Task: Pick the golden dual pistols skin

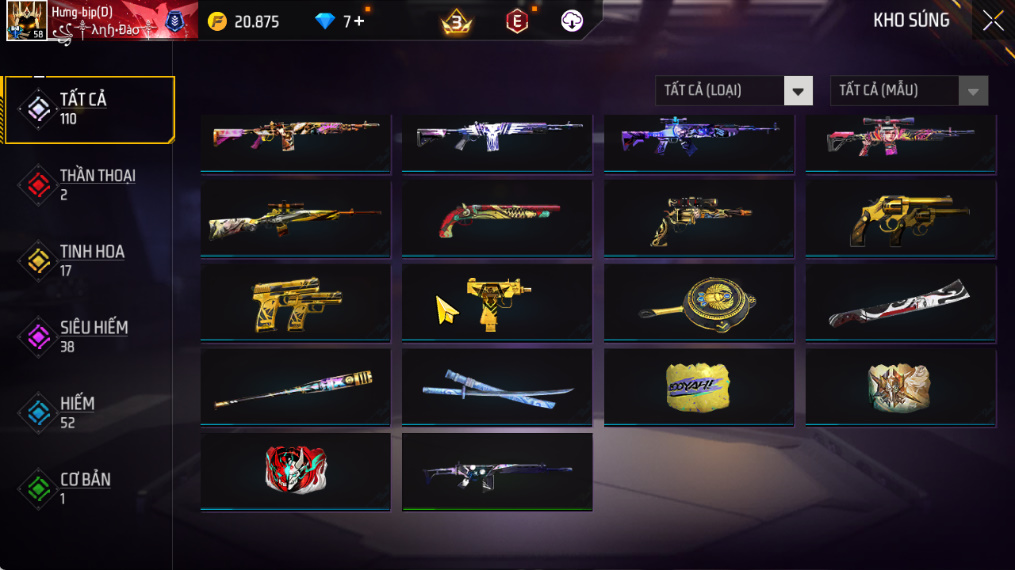Action: pos(295,302)
